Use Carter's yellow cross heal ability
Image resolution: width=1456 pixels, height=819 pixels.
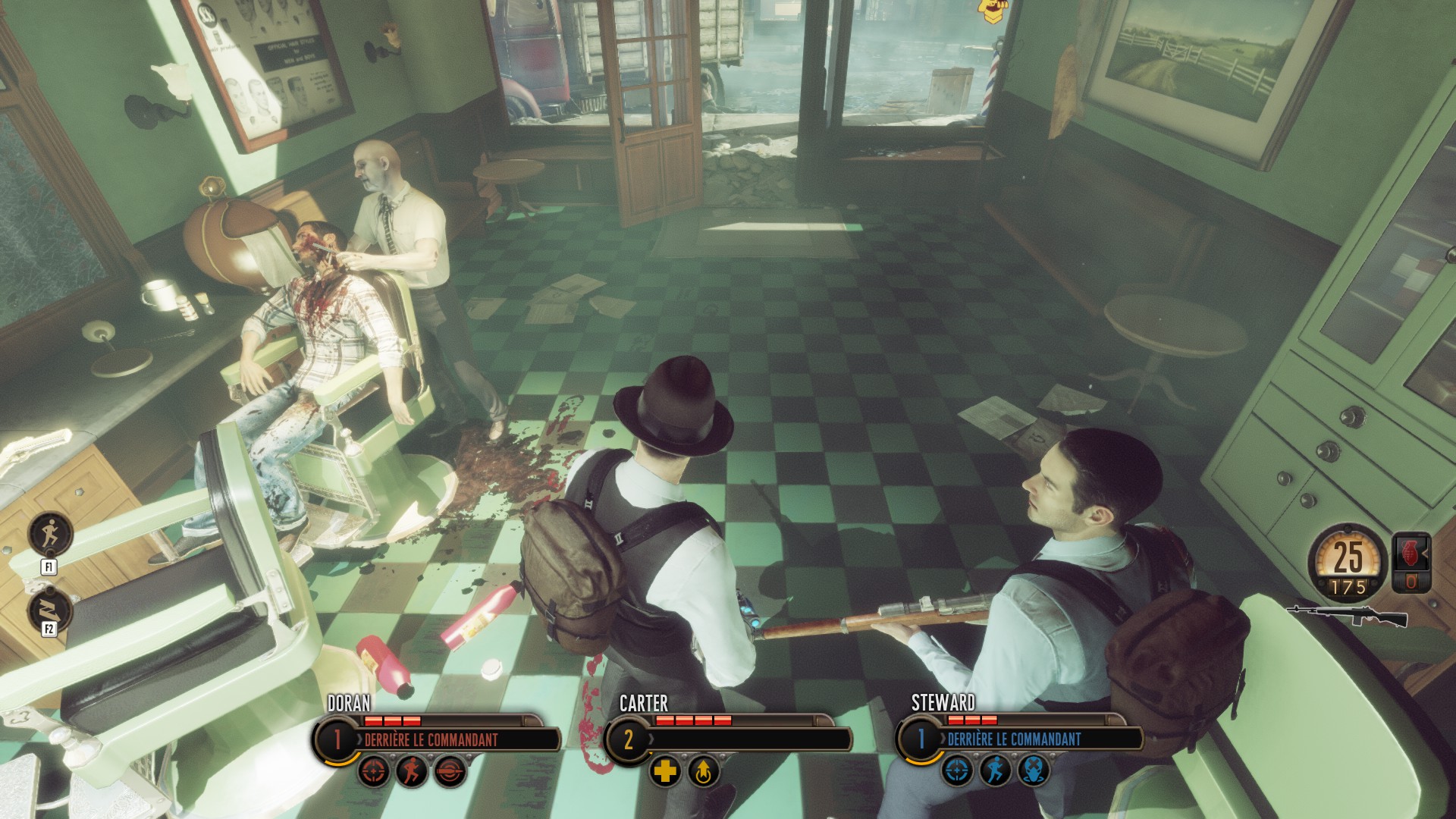click(x=665, y=772)
